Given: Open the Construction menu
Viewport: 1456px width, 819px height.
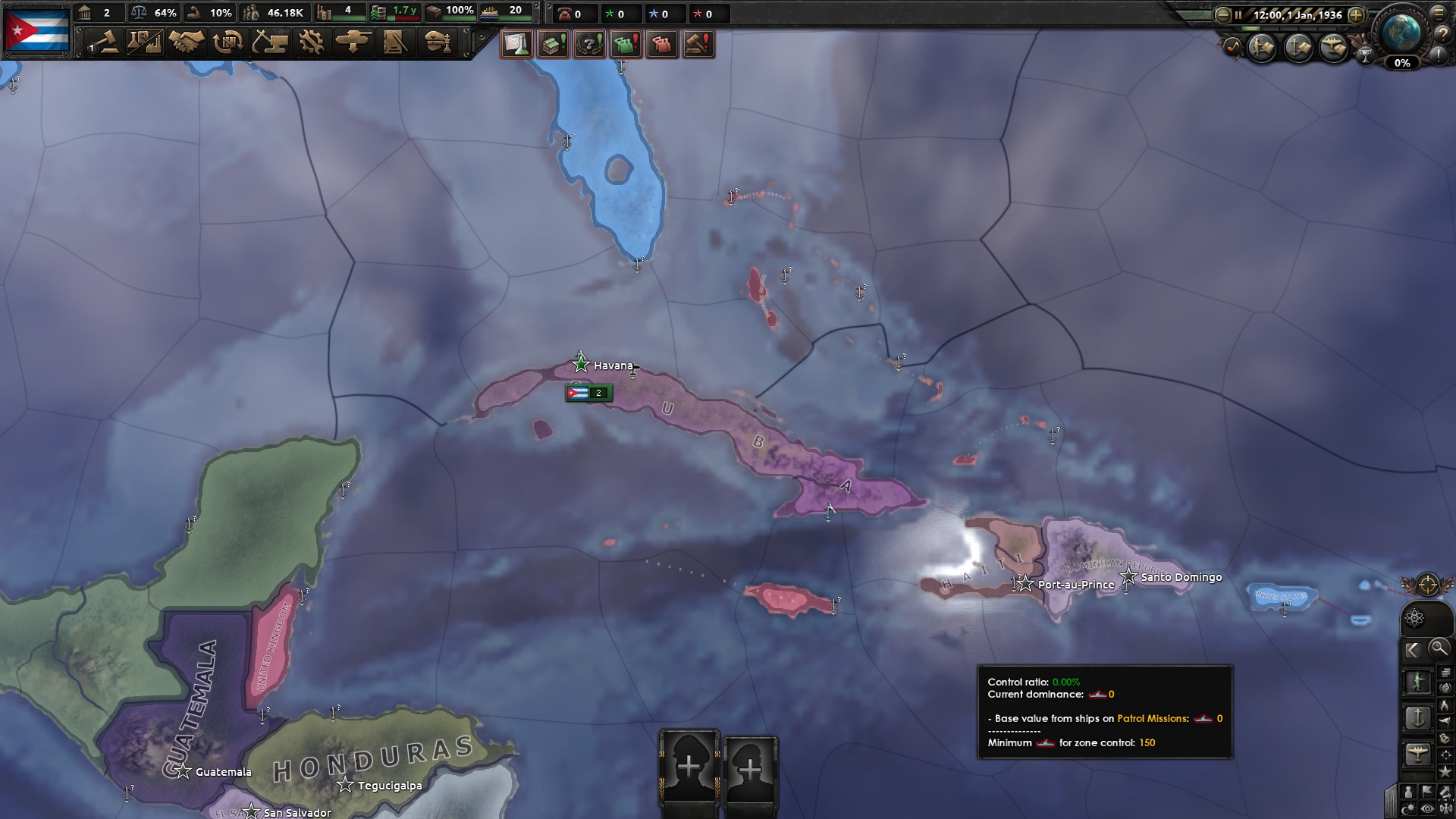Looking at the screenshot, I should coord(271,43).
